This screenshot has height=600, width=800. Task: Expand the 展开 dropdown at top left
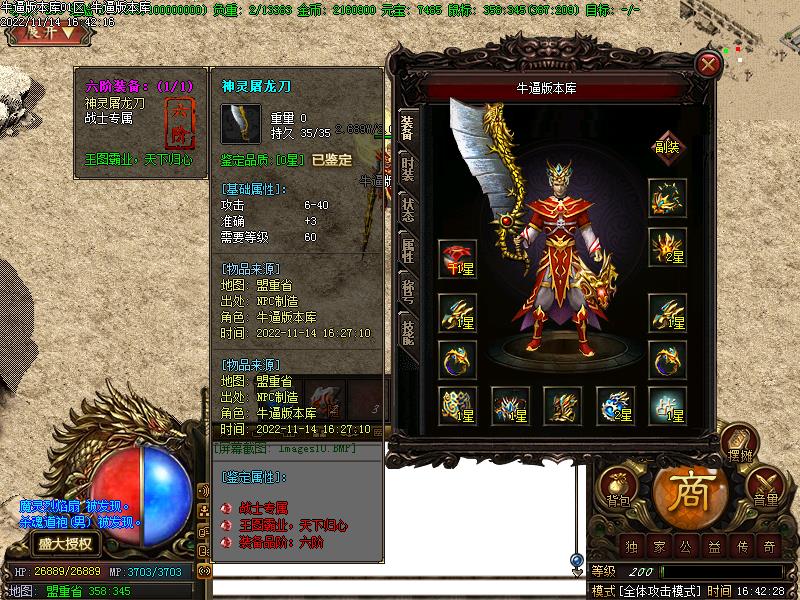[43, 31]
